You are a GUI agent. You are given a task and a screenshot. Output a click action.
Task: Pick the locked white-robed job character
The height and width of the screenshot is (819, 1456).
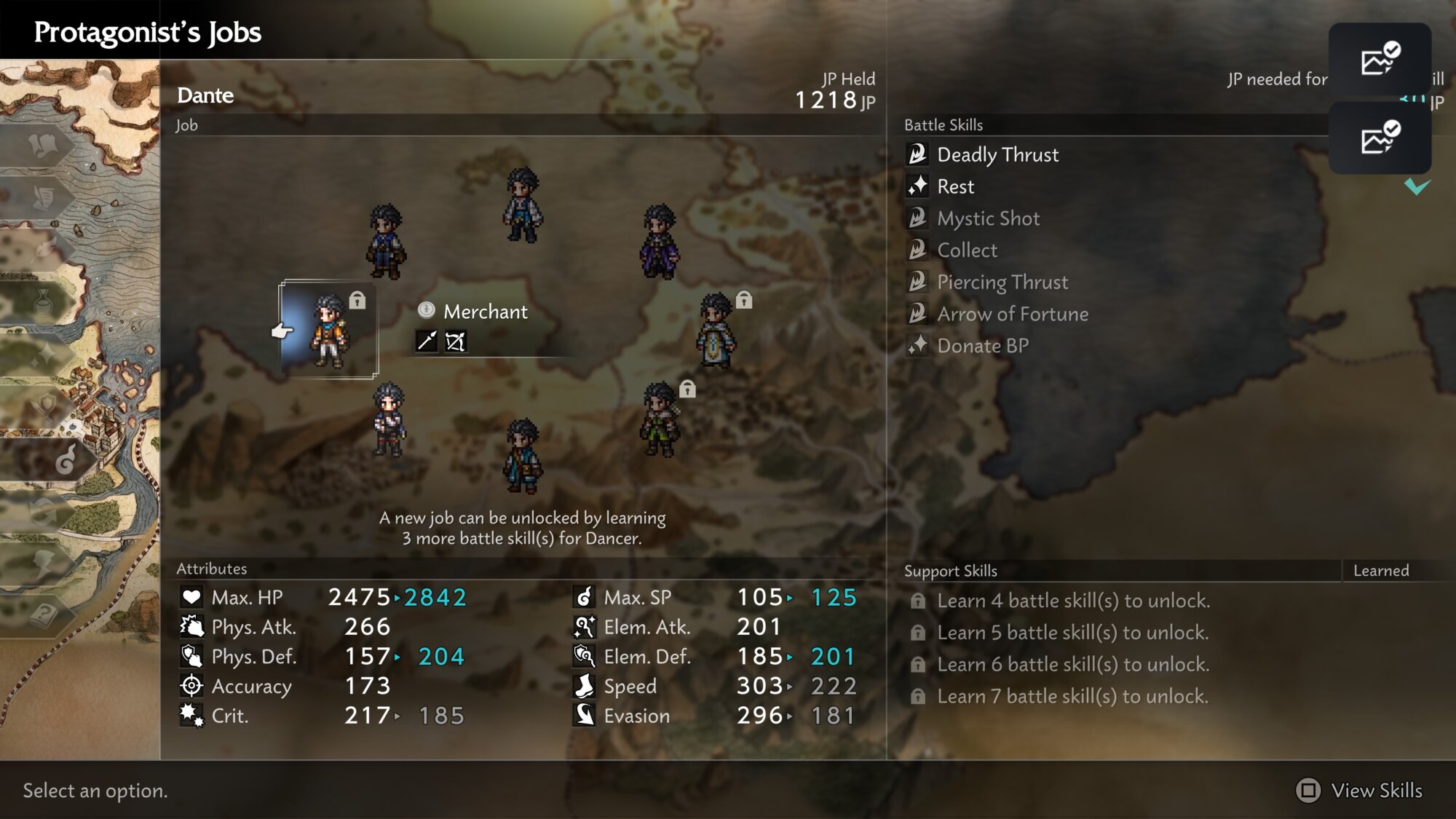(717, 331)
